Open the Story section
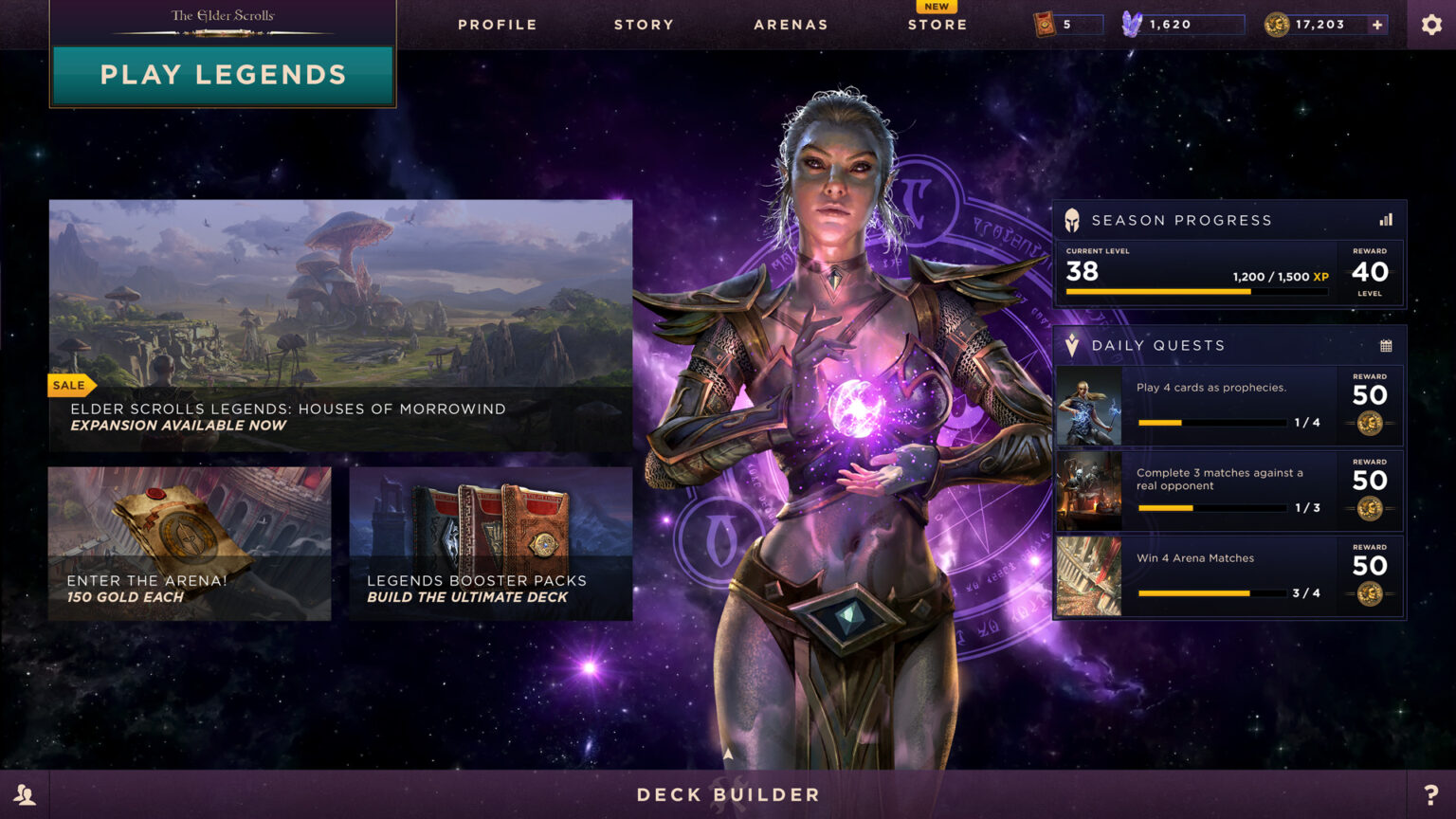Viewport: 1456px width, 819px height. tap(644, 25)
